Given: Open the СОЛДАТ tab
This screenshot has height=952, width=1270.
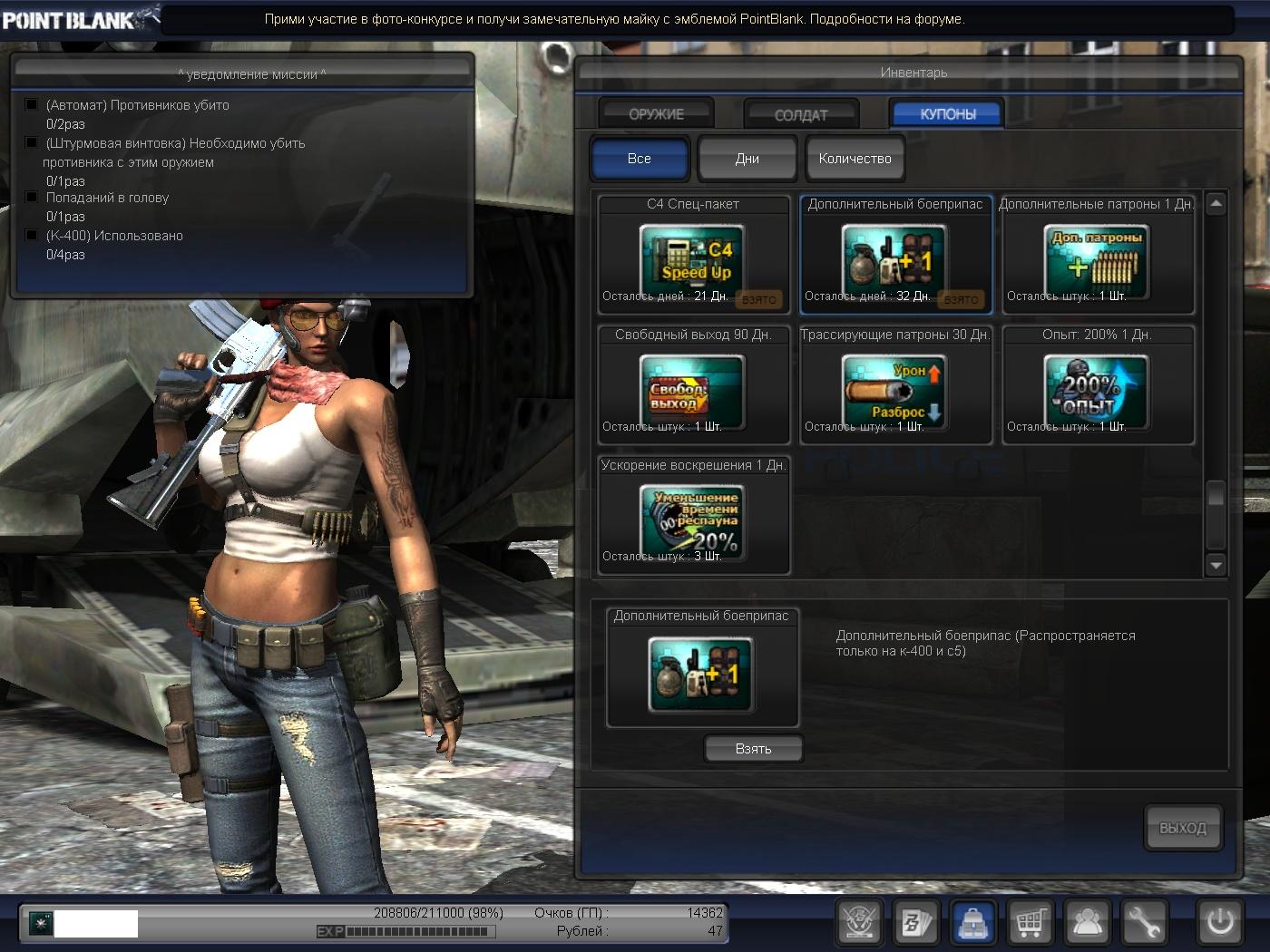Looking at the screenshot, I should pyautogui.click(x=800, y=115).
